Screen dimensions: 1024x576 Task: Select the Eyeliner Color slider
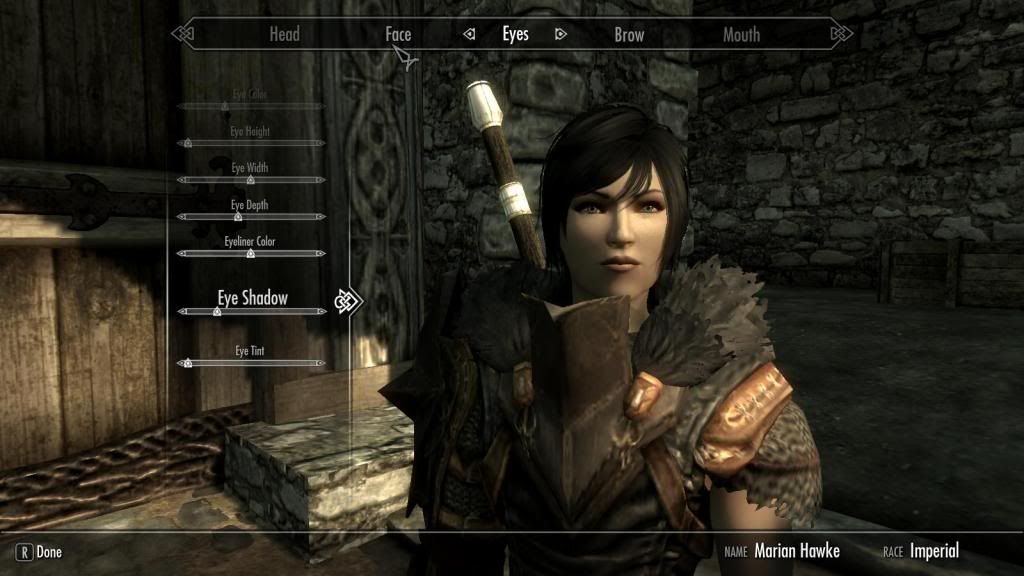click(251, 253)
